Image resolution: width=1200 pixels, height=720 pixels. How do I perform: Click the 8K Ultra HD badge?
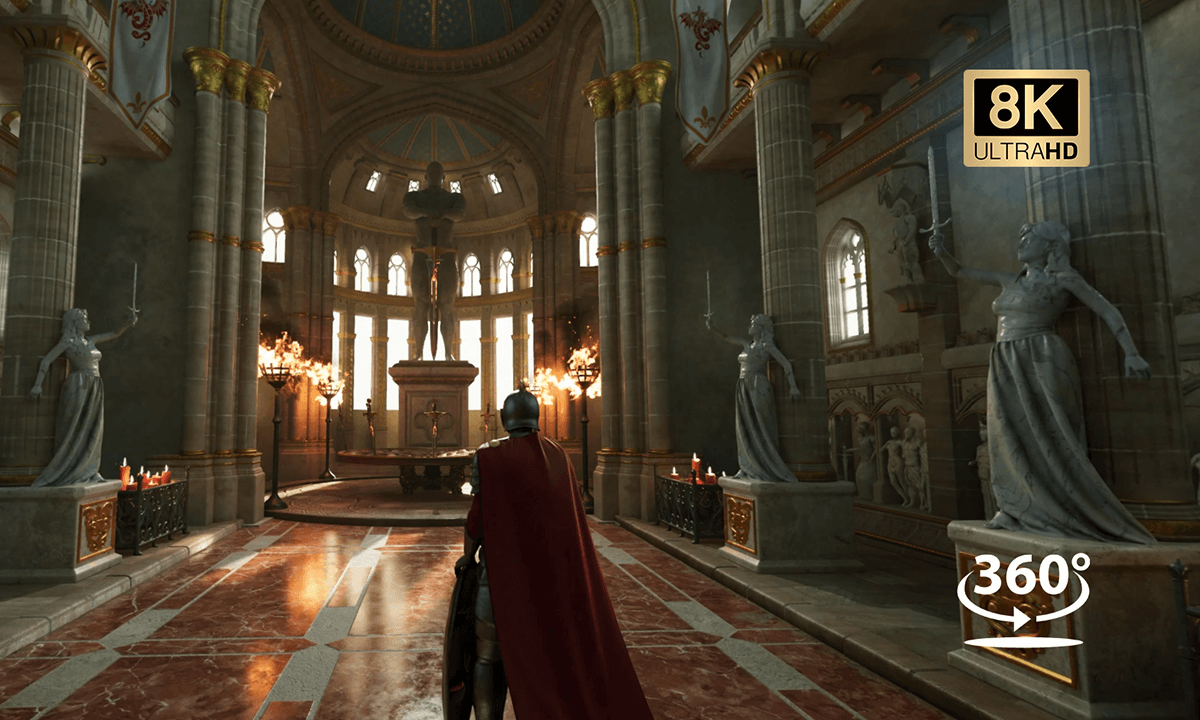click(x=1026, y=118)
